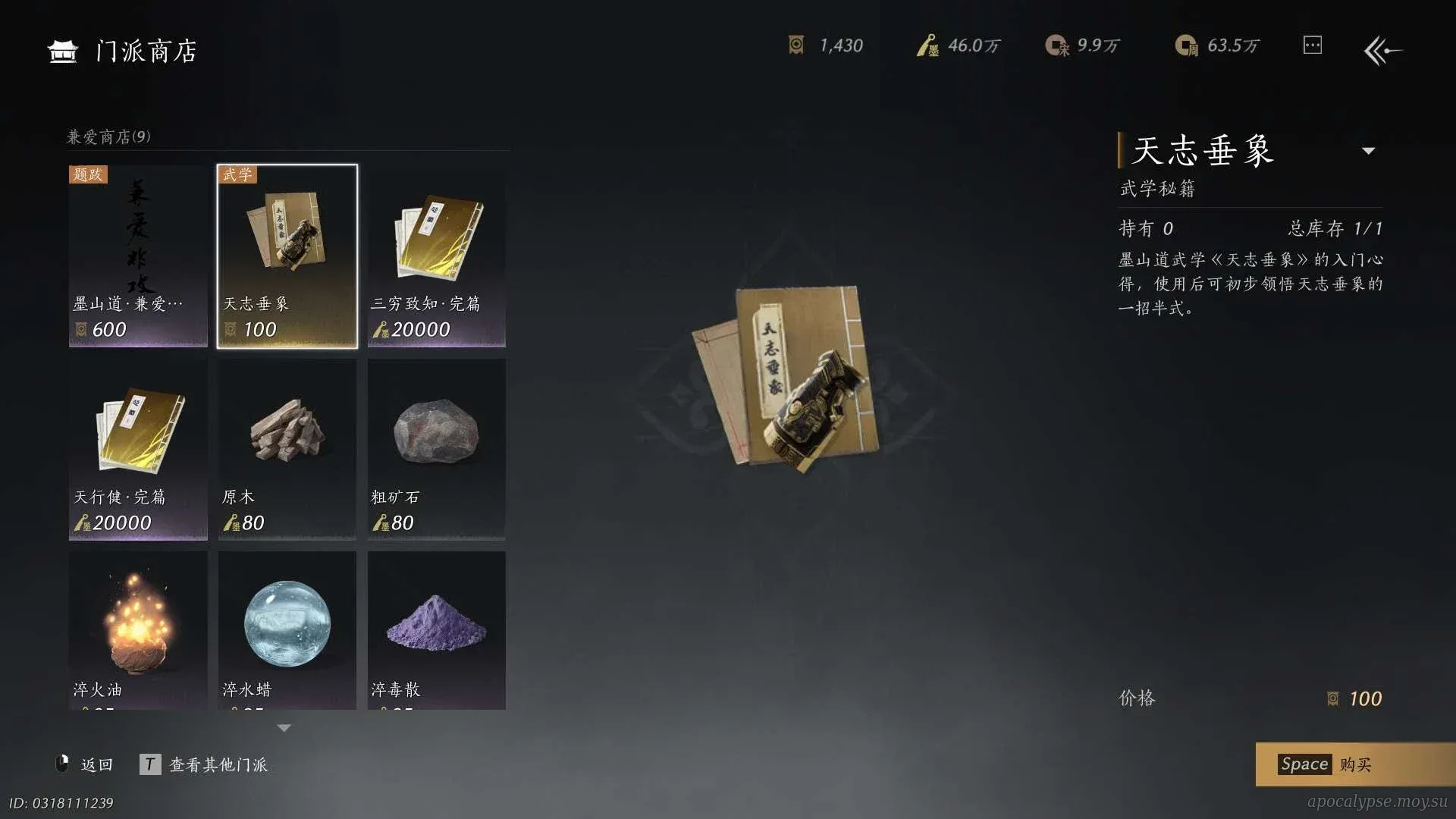The image size is (1456, 819).
Task: Select the 天志垂象 martial arts manual
Action: [287, 256]
